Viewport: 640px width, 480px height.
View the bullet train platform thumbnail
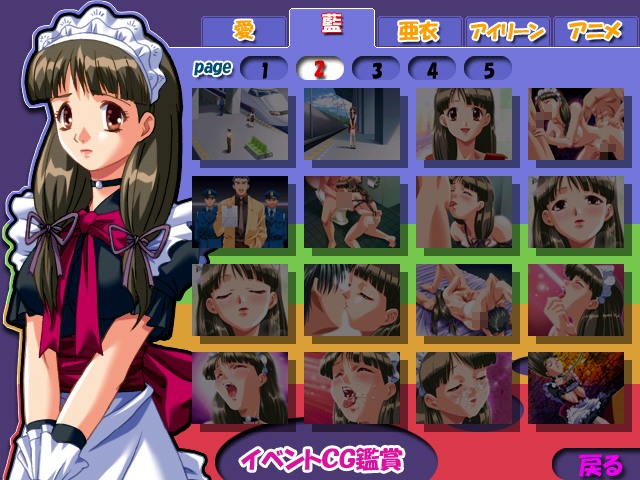(x=238, y=124)
